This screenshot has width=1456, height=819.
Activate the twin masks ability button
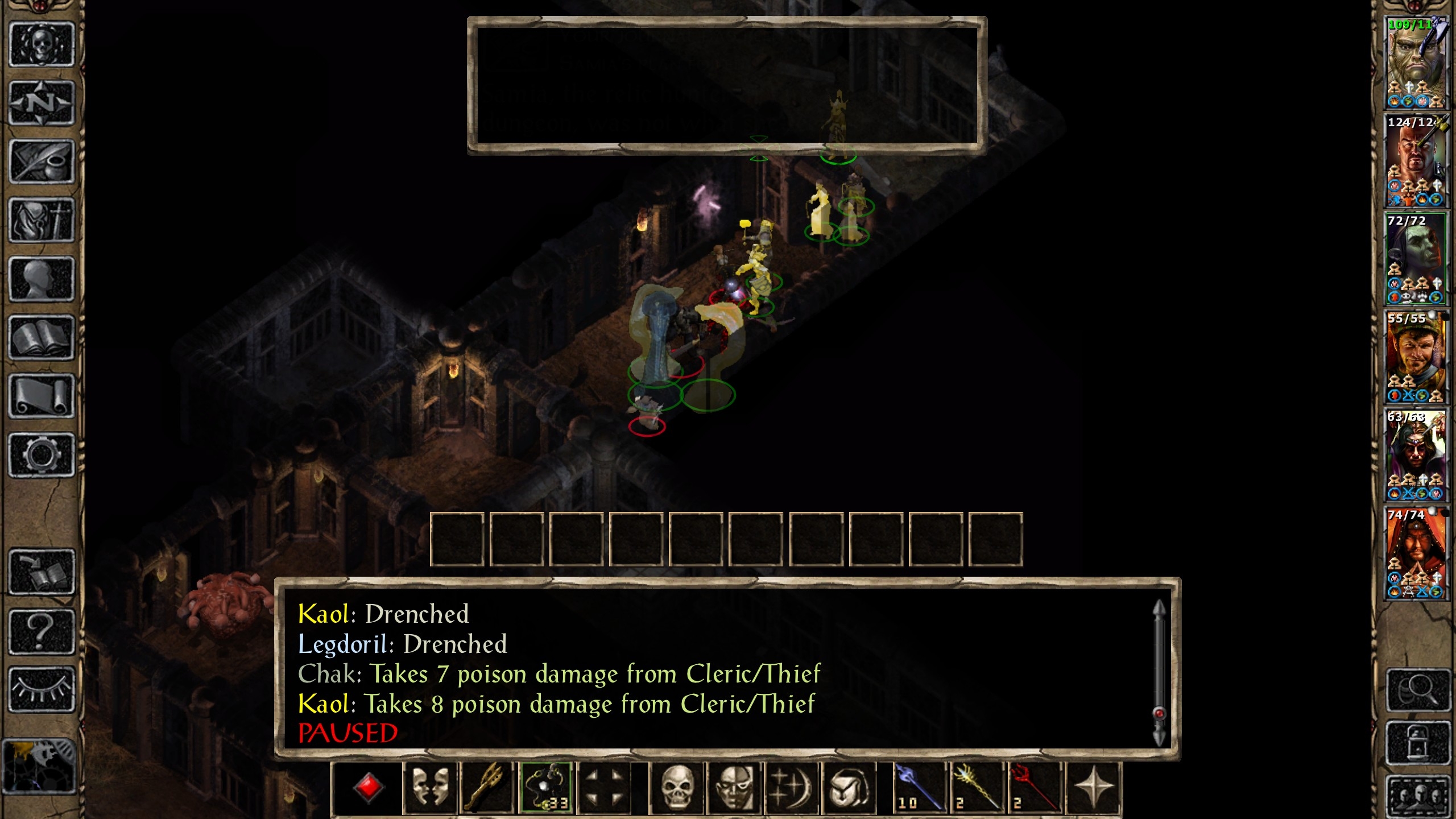(430, 788)
